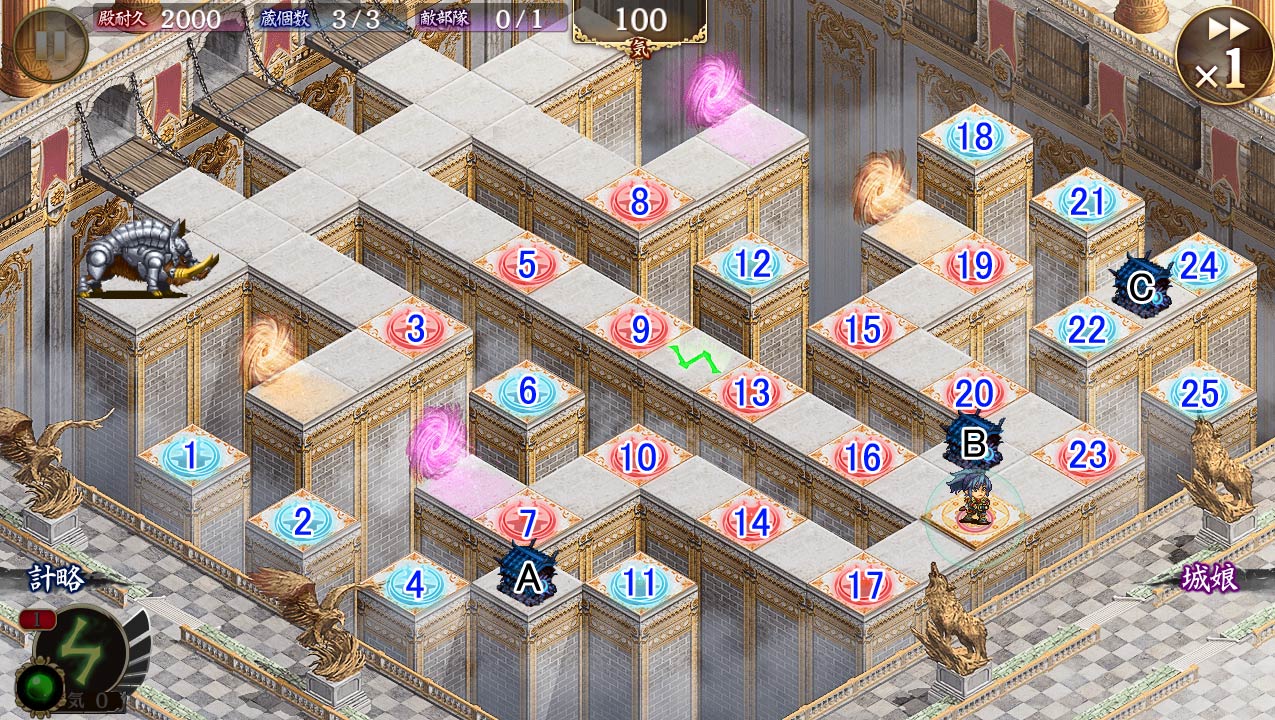This screenshot has height=720, width=1275.
Task: Choose red deployment tile 5
Action: [527, 266]
